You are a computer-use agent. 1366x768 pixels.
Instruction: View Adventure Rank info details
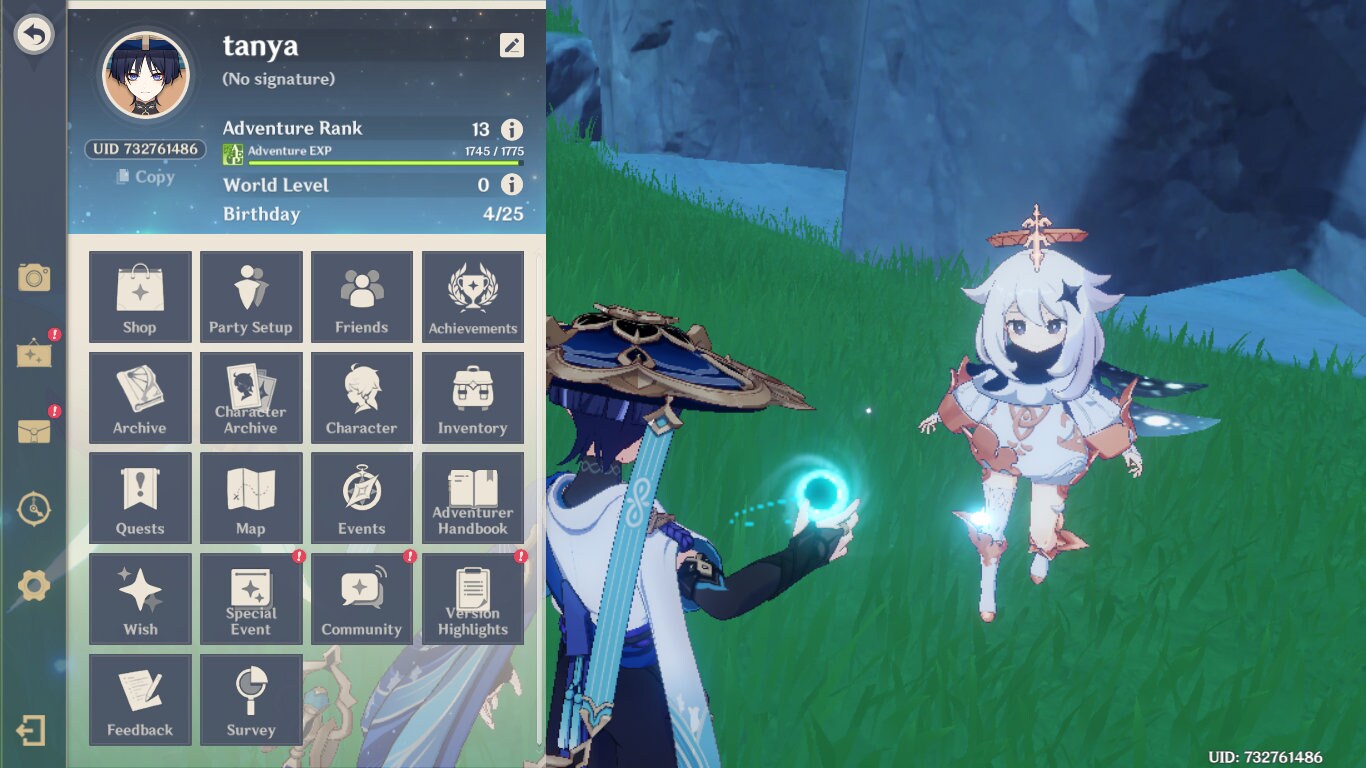click(510, 129)
